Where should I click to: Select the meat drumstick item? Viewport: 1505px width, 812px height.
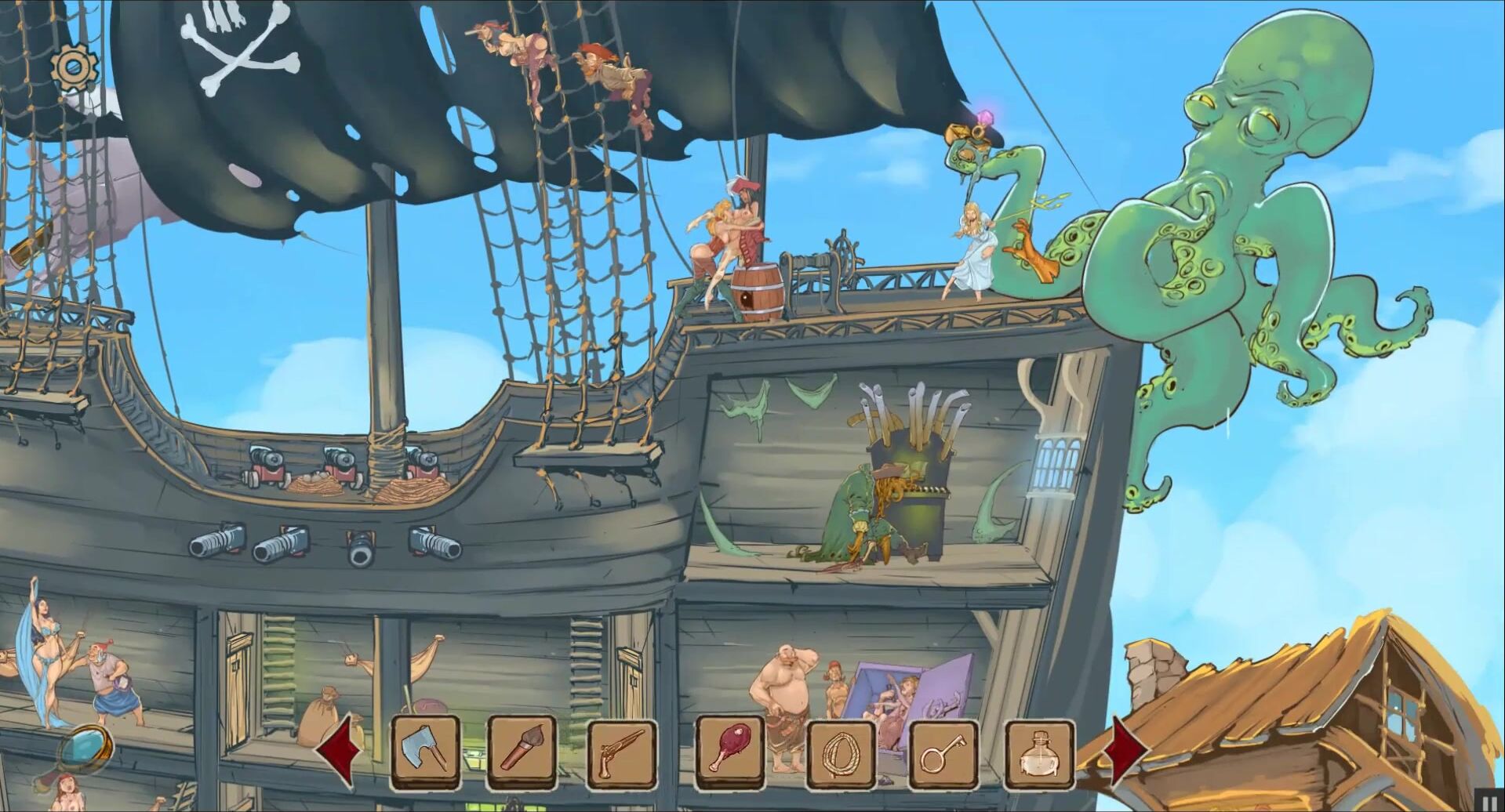coord(729,752)
